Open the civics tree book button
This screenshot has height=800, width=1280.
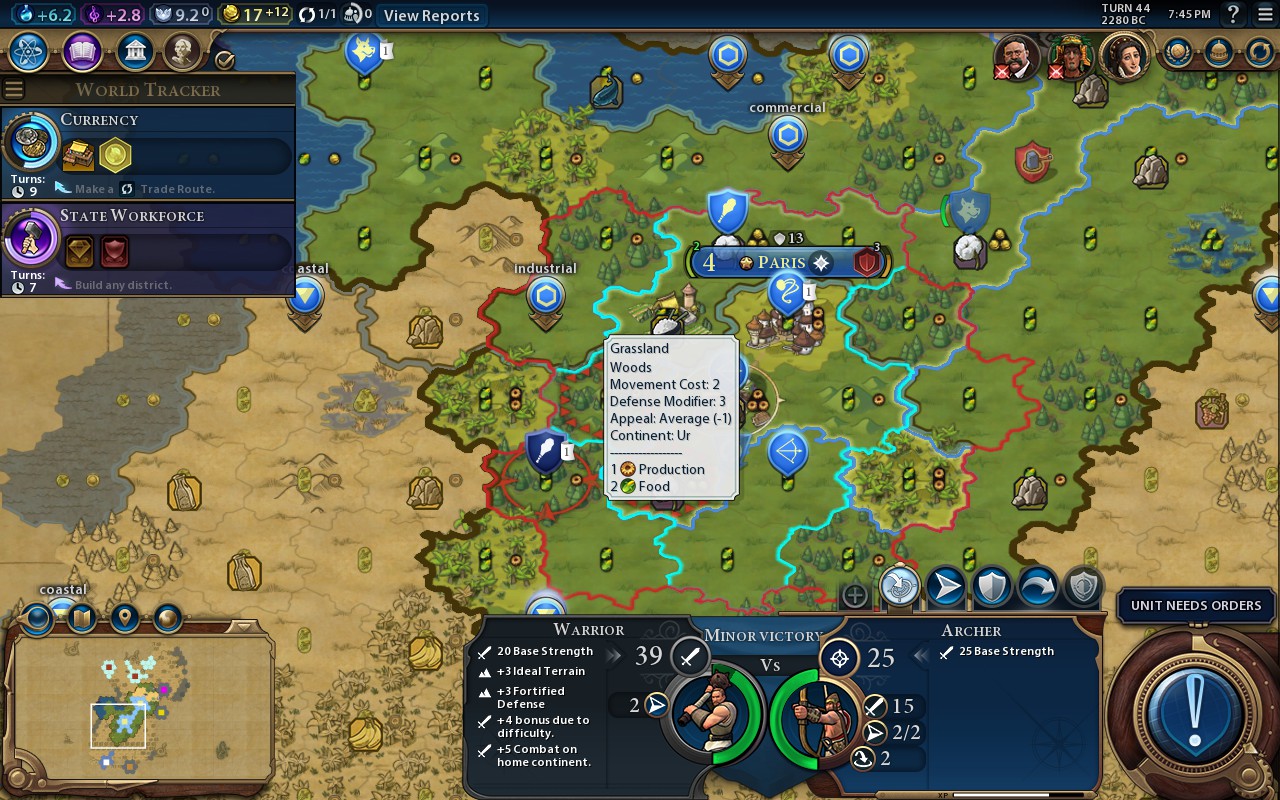click(82, 51)
